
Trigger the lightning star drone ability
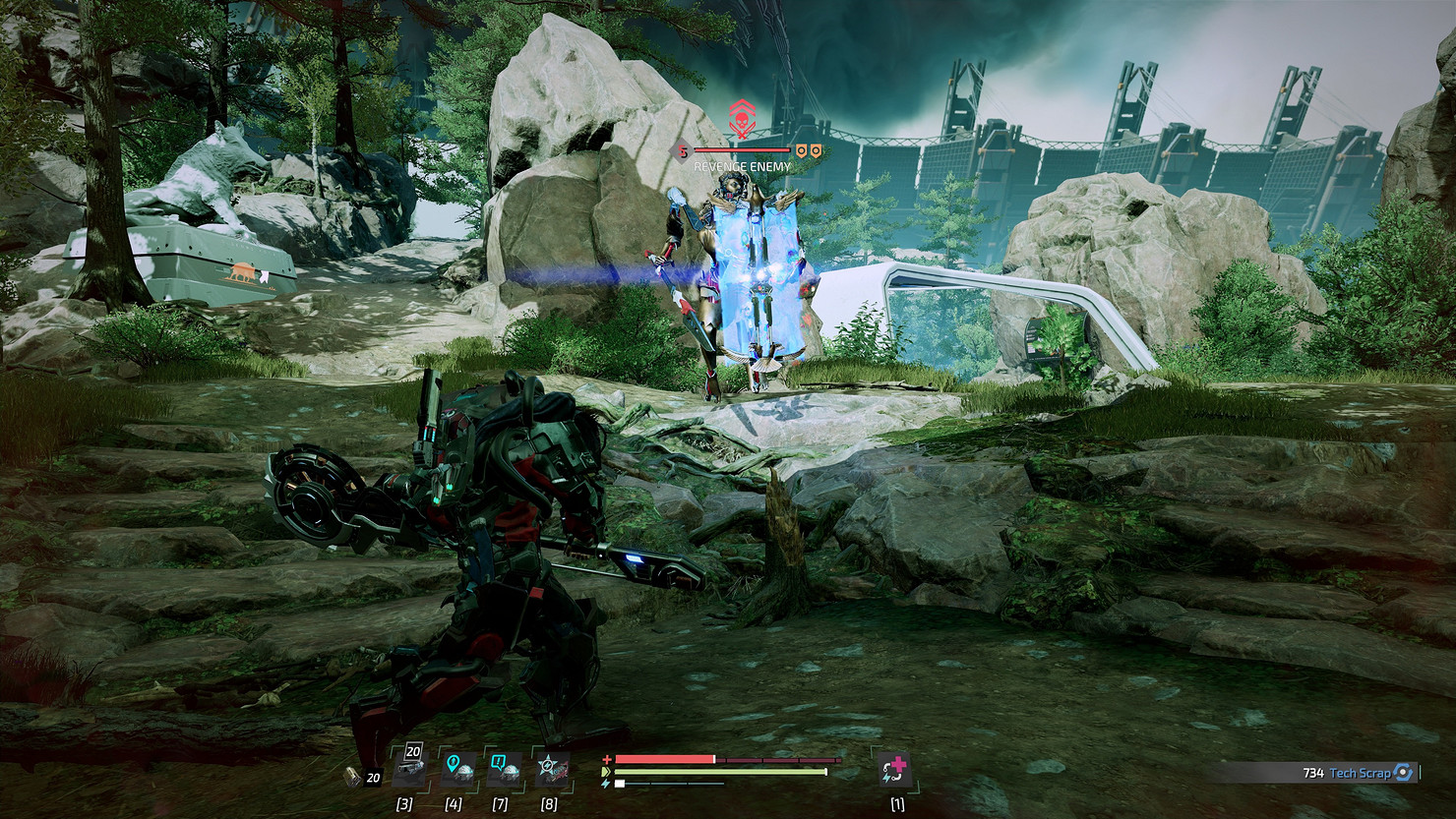click(551, 768)
